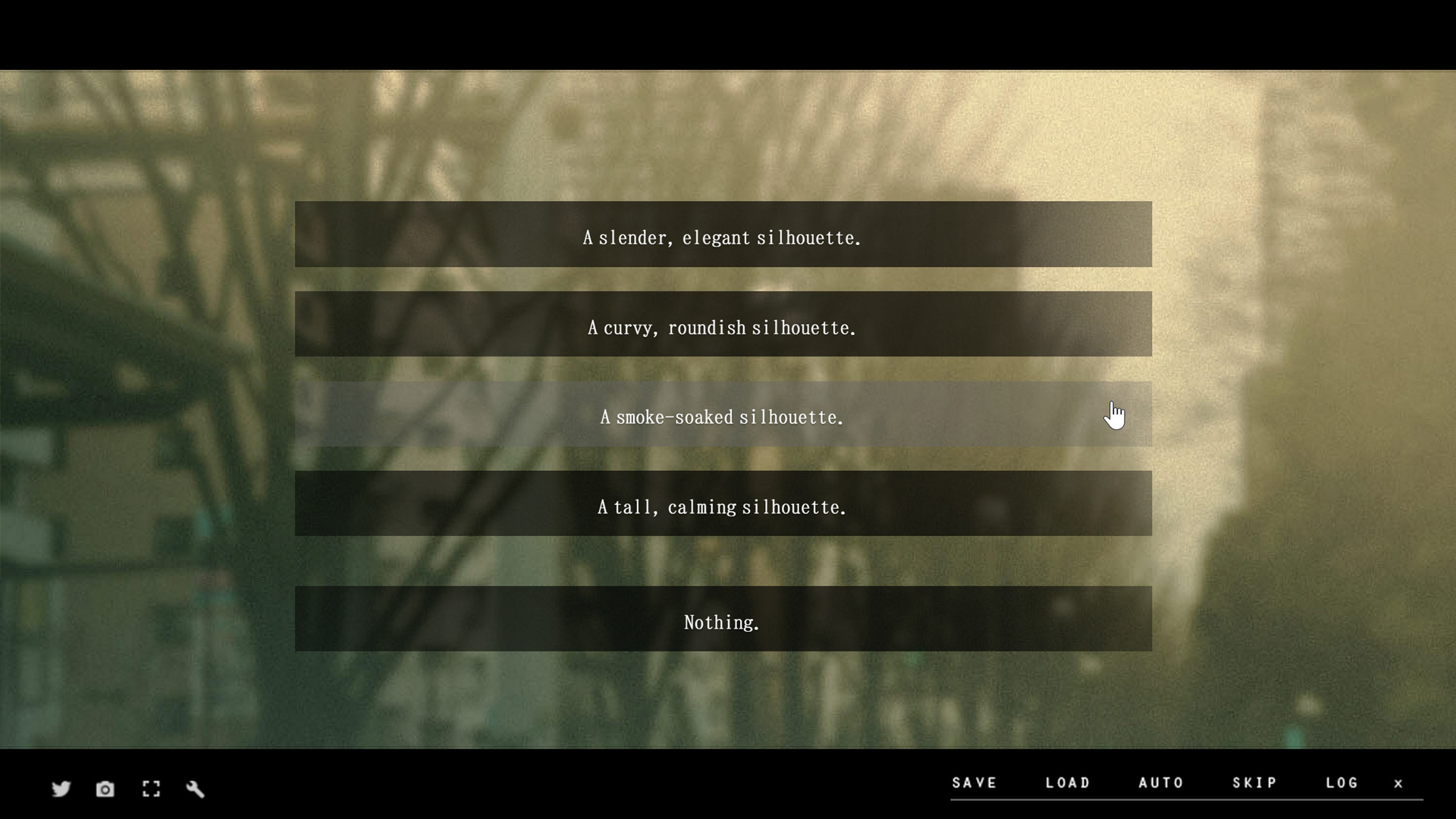
Task: Toggle fullscreen mode via the expand icon
Action: [x=151, y=789]
